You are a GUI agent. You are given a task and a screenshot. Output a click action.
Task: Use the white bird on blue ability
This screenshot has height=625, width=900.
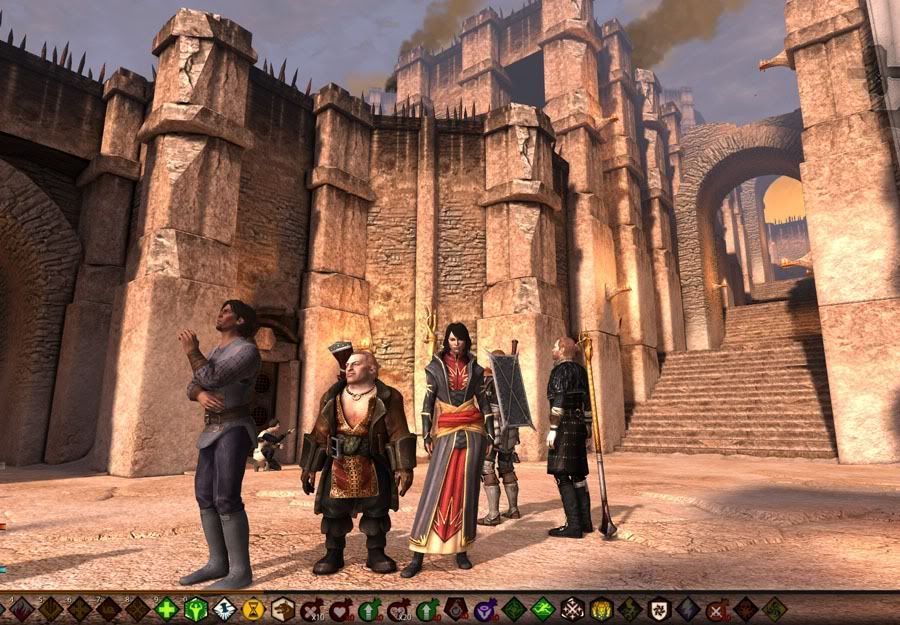point(224,609)
